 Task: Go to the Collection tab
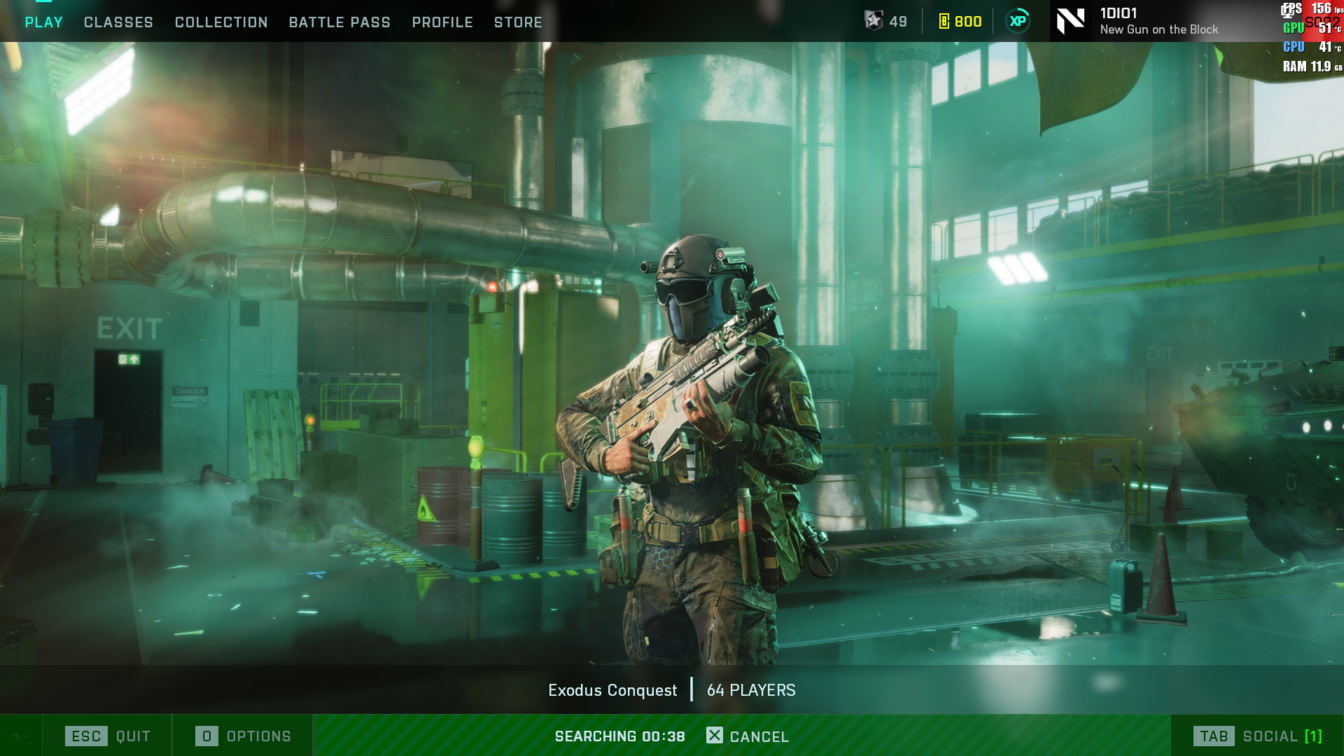pos(221,22)
